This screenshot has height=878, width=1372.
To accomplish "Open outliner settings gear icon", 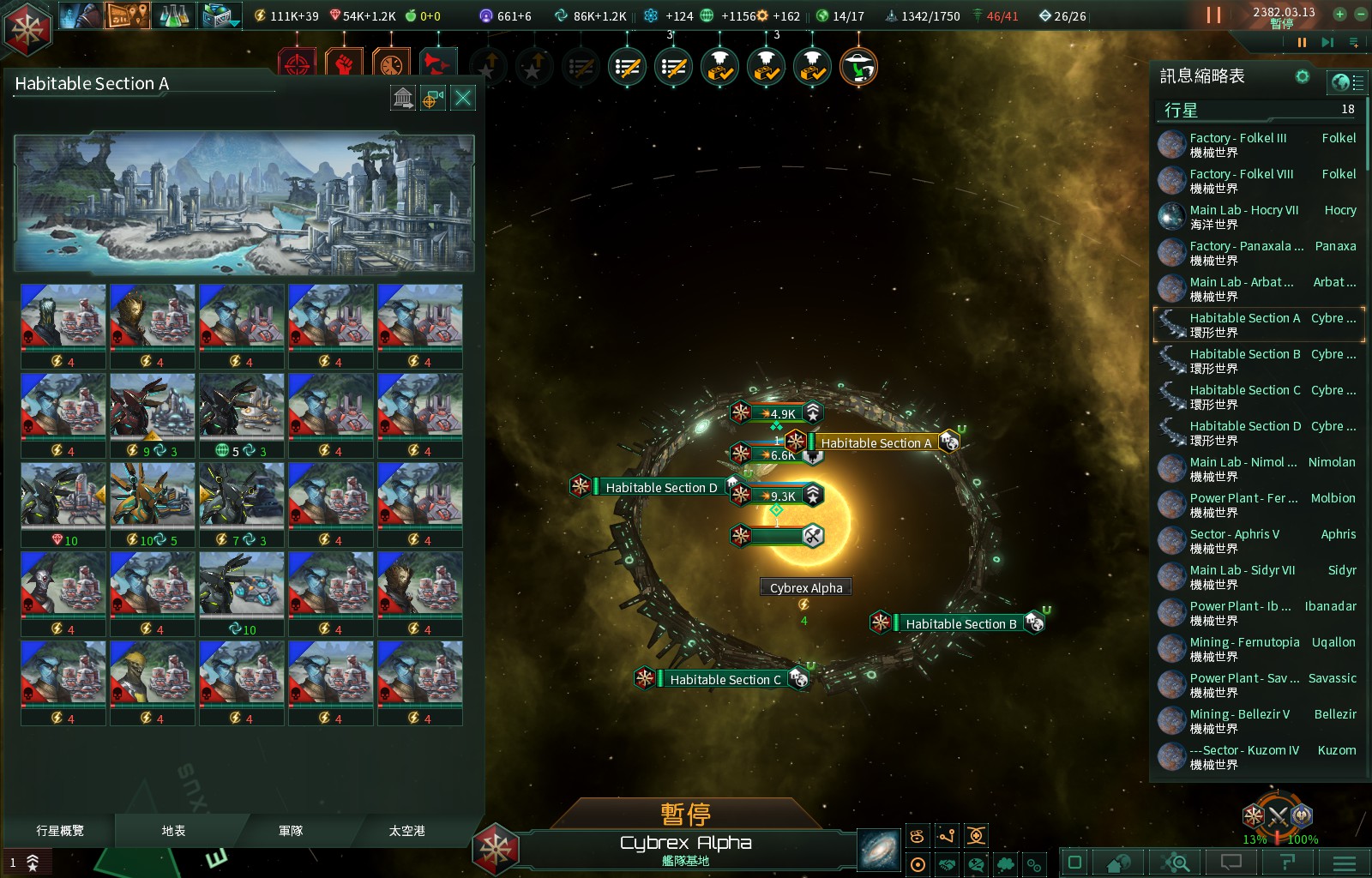I will (1303, 76).
